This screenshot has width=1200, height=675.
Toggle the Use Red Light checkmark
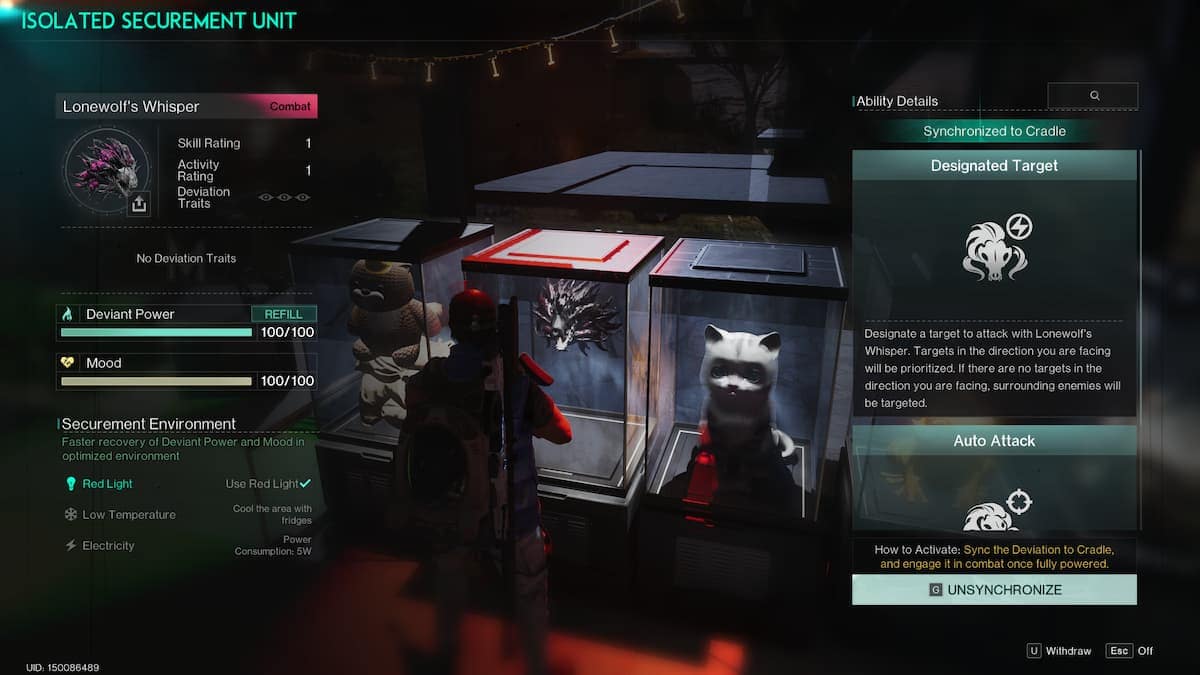[x=305, y=484]
